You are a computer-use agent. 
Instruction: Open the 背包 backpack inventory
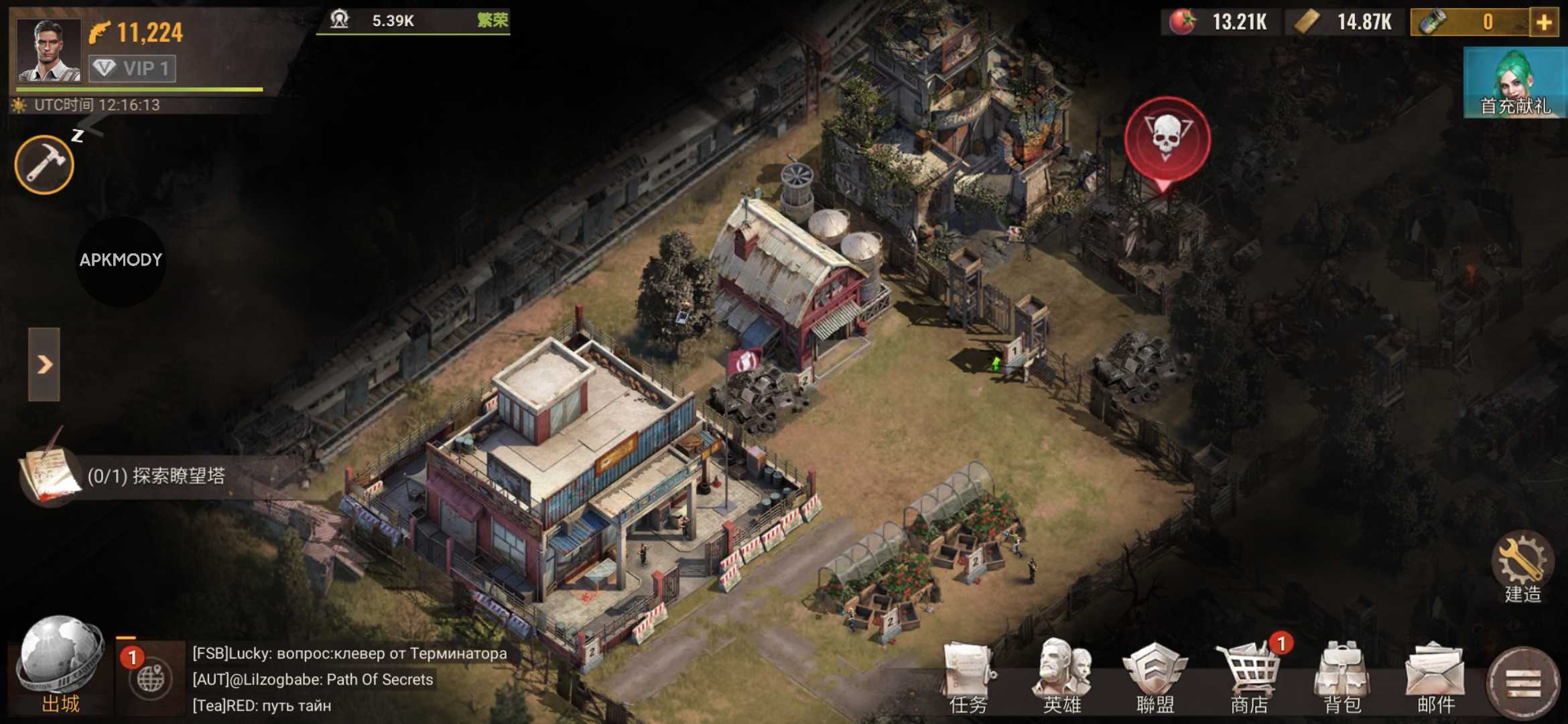click(1342, 677)
